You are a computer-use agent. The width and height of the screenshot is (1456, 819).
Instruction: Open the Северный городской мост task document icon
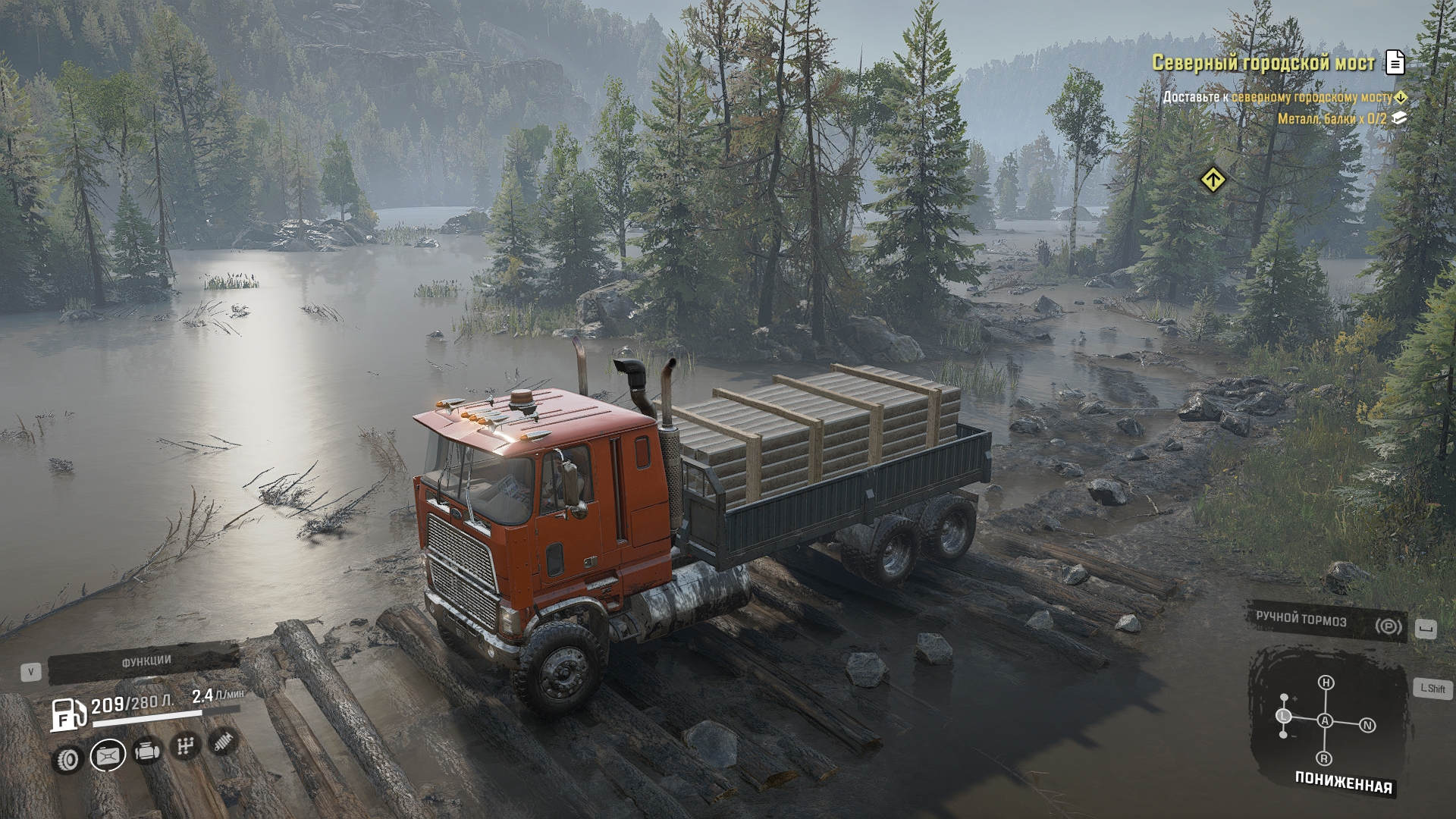tap(1395, 63)
